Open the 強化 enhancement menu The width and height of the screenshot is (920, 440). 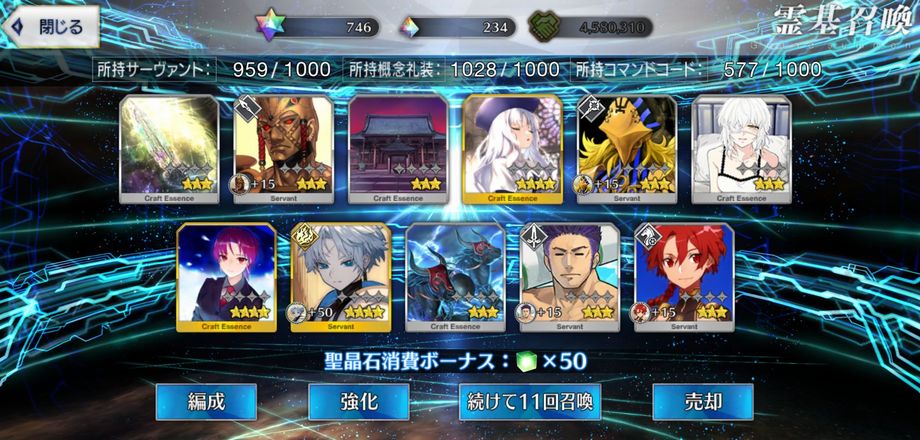click(x=358, y=402)
